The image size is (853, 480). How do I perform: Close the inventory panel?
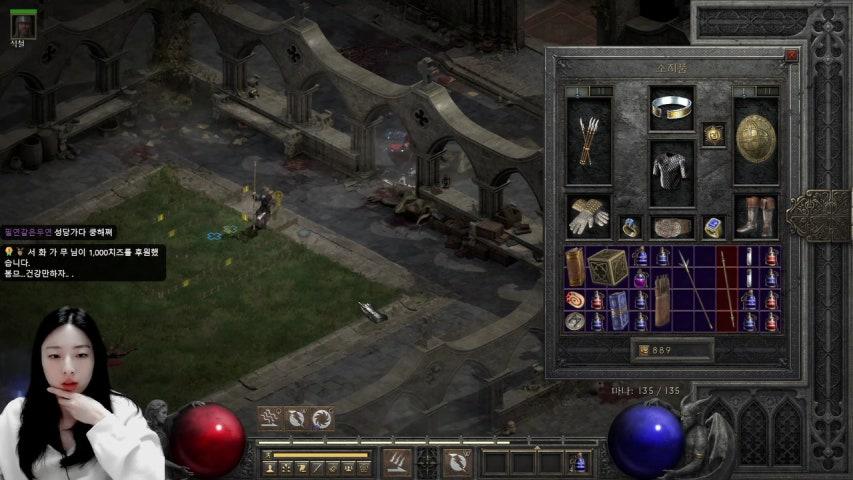coord(791,57)
